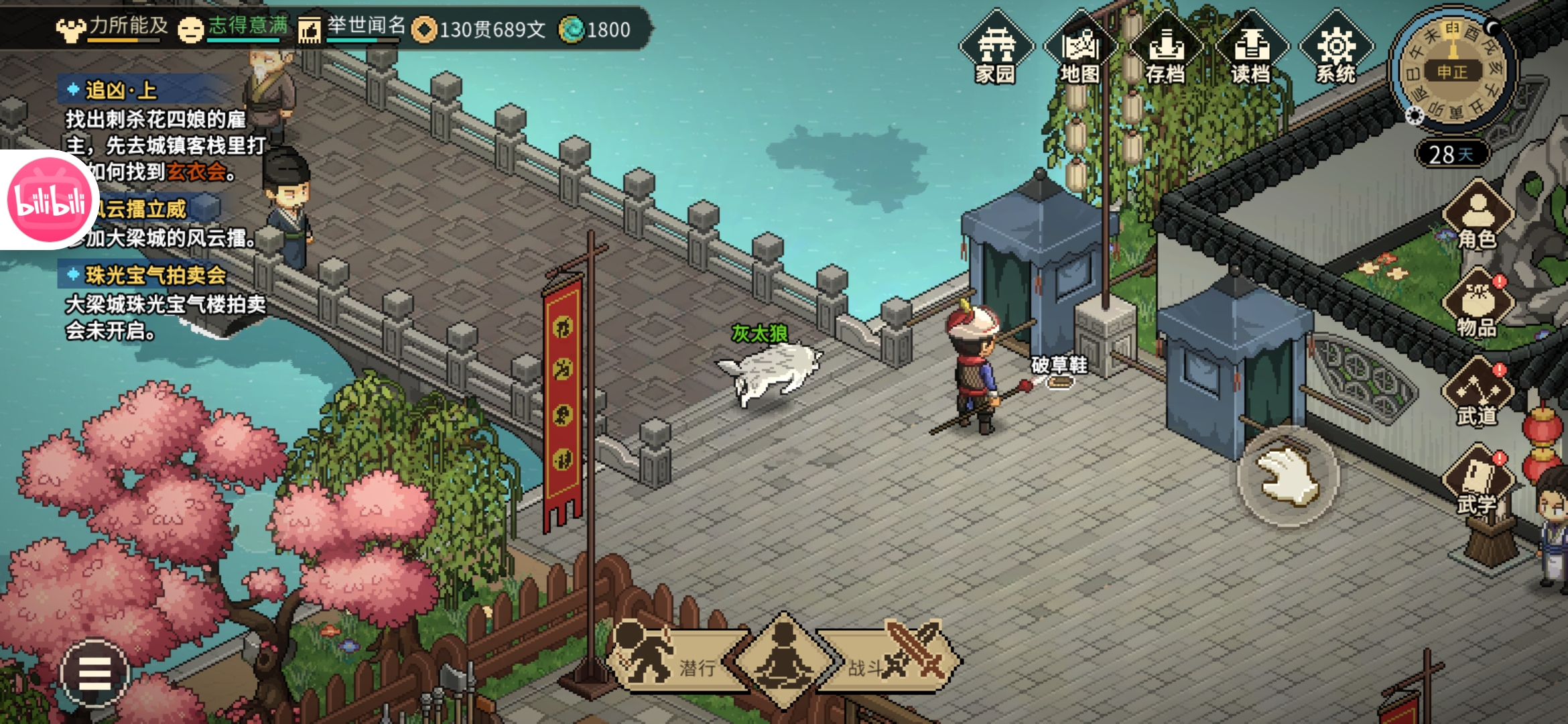Tap the bilibili overlay logo

tap(48, 200)
